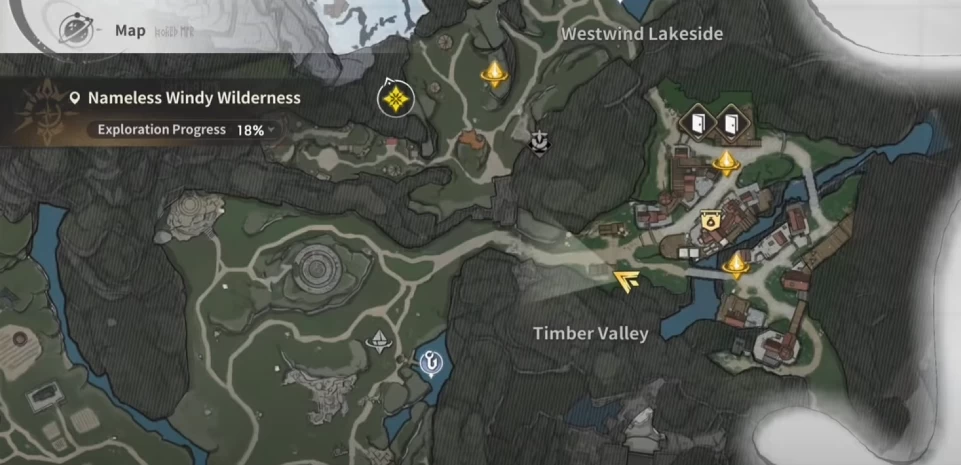Choose the gold teleport marker below the door icons
Image resolution: width=961 pixels, height=465 pixels.
pyautogui.click(x=725, y=162)
